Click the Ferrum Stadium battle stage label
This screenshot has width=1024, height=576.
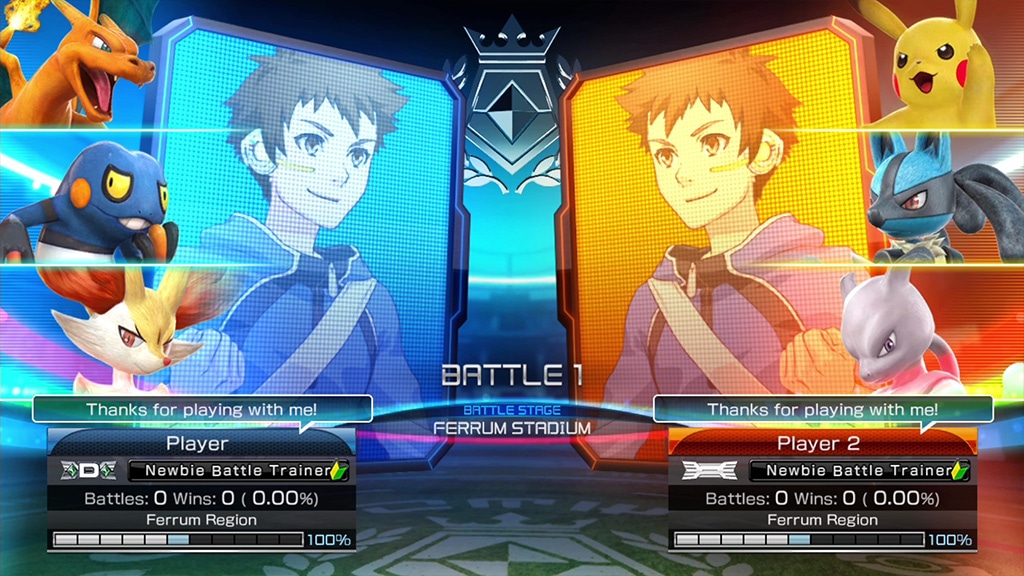click(511, 427)
